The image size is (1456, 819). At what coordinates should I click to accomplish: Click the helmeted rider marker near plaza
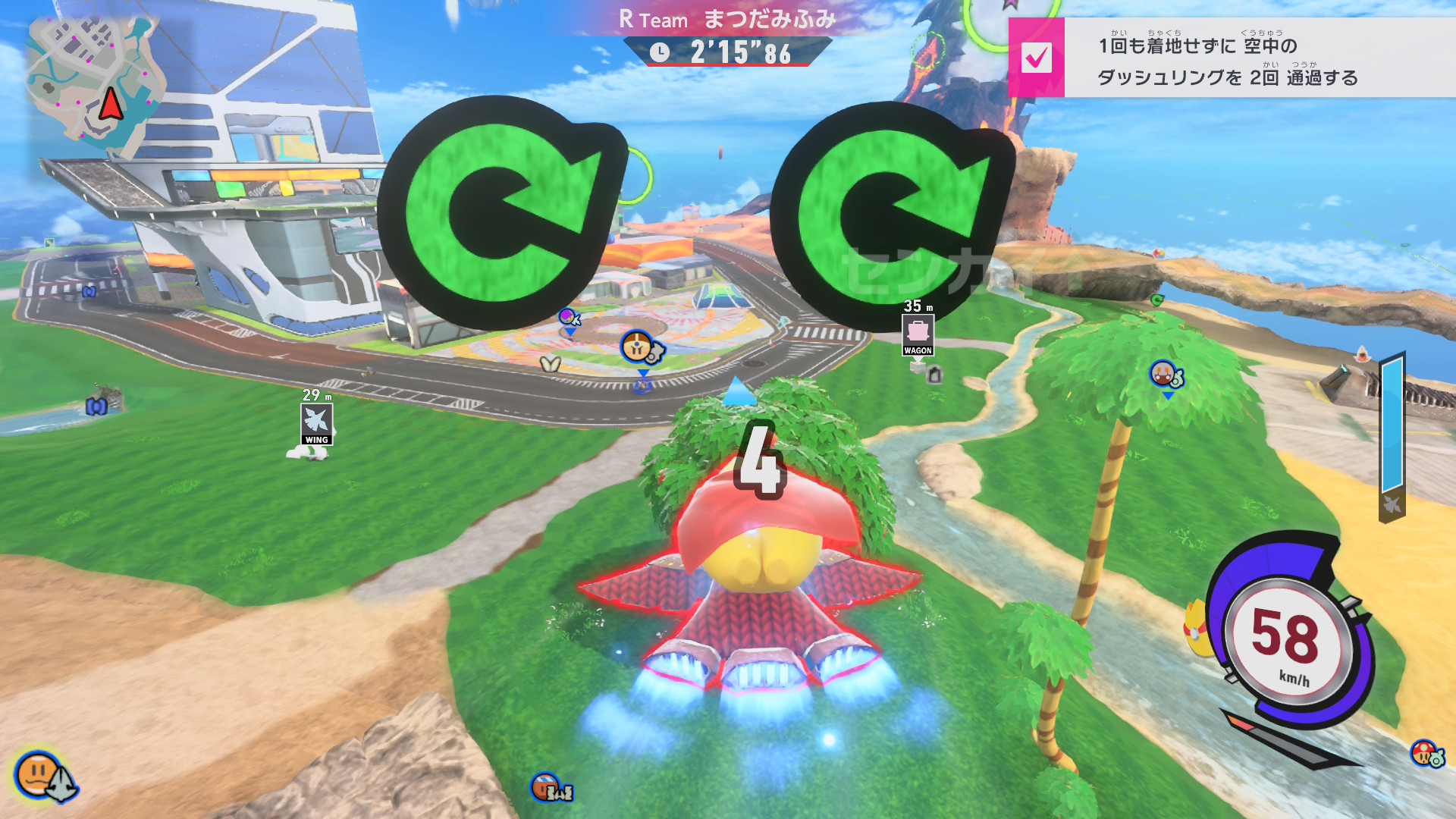click(637, 347)
